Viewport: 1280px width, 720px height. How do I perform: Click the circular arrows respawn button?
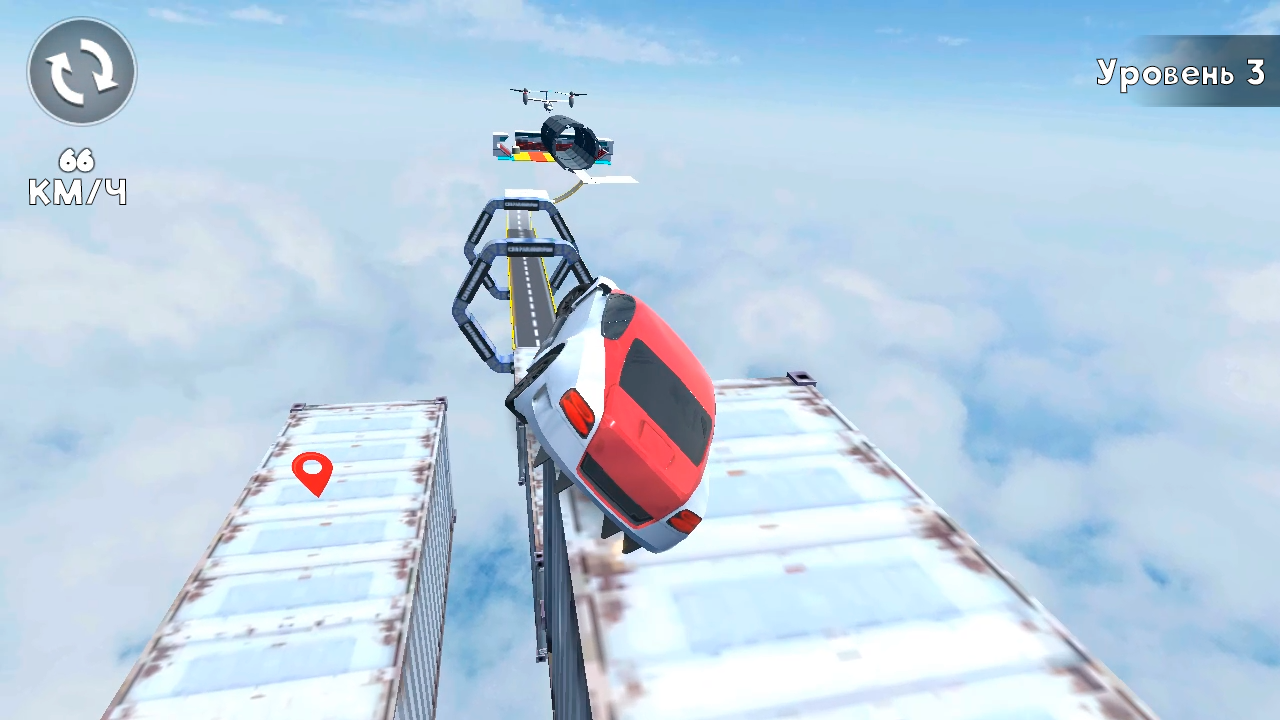tap(81, 70)
